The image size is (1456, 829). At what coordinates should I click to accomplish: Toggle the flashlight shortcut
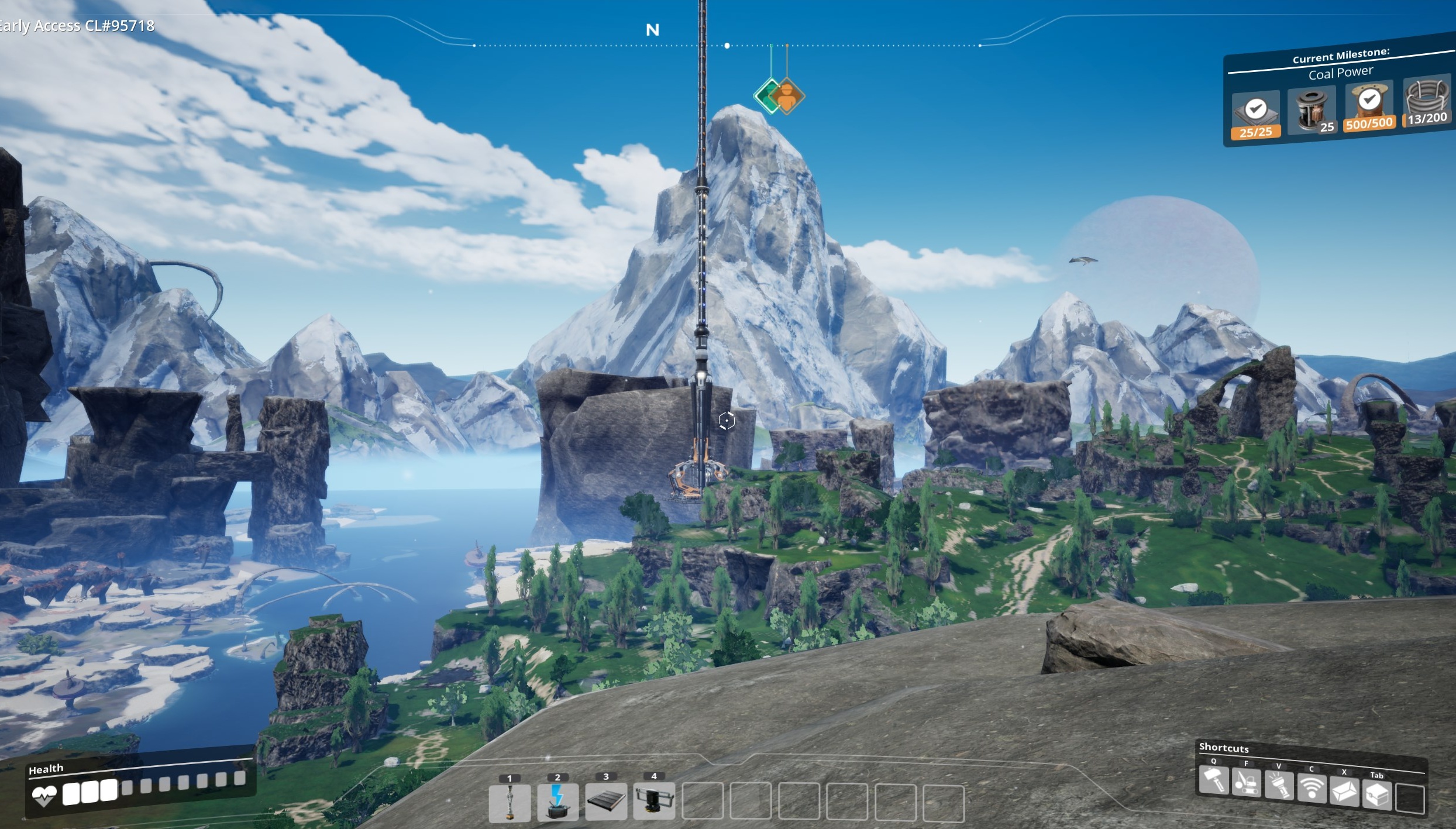(1279, 786)
